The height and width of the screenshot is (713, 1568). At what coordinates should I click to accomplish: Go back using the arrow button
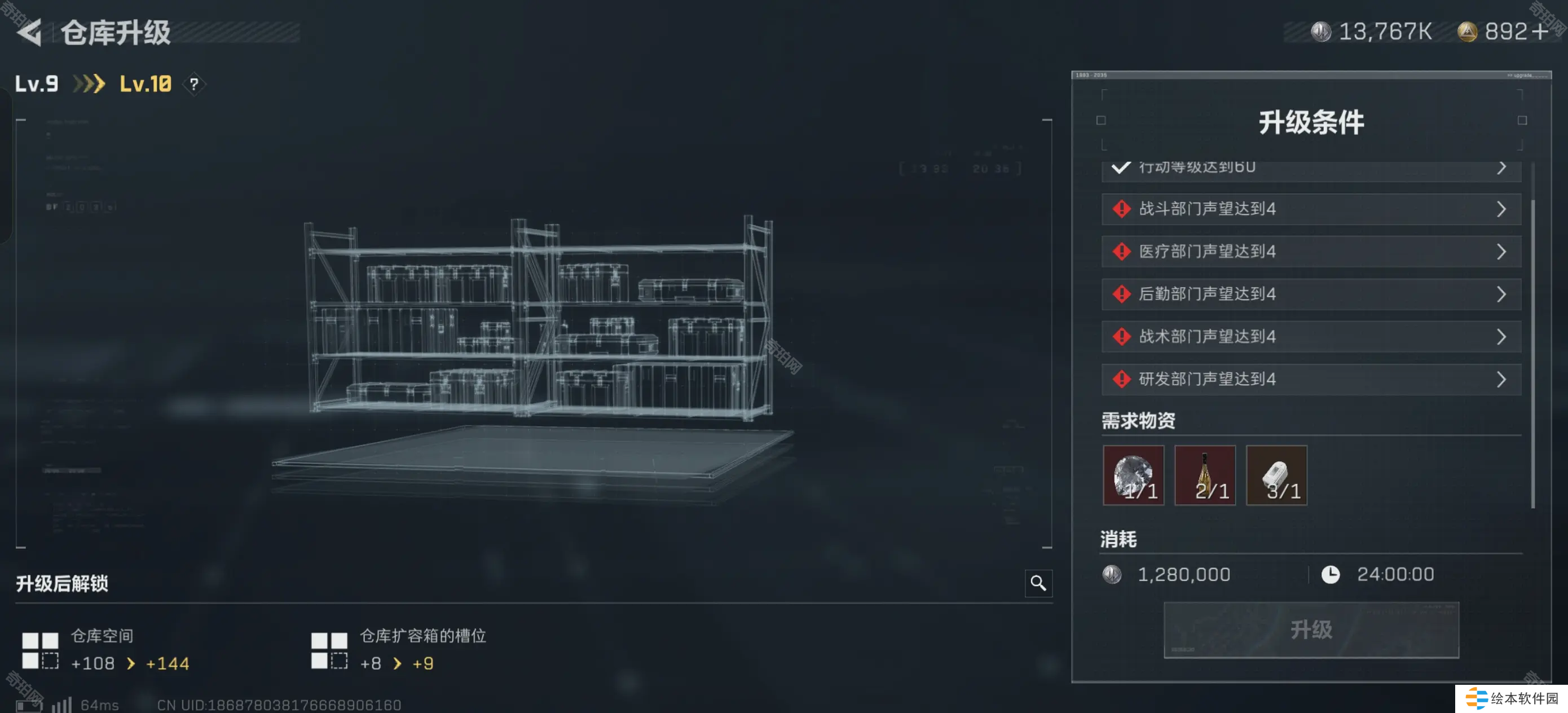pos(29,32)
